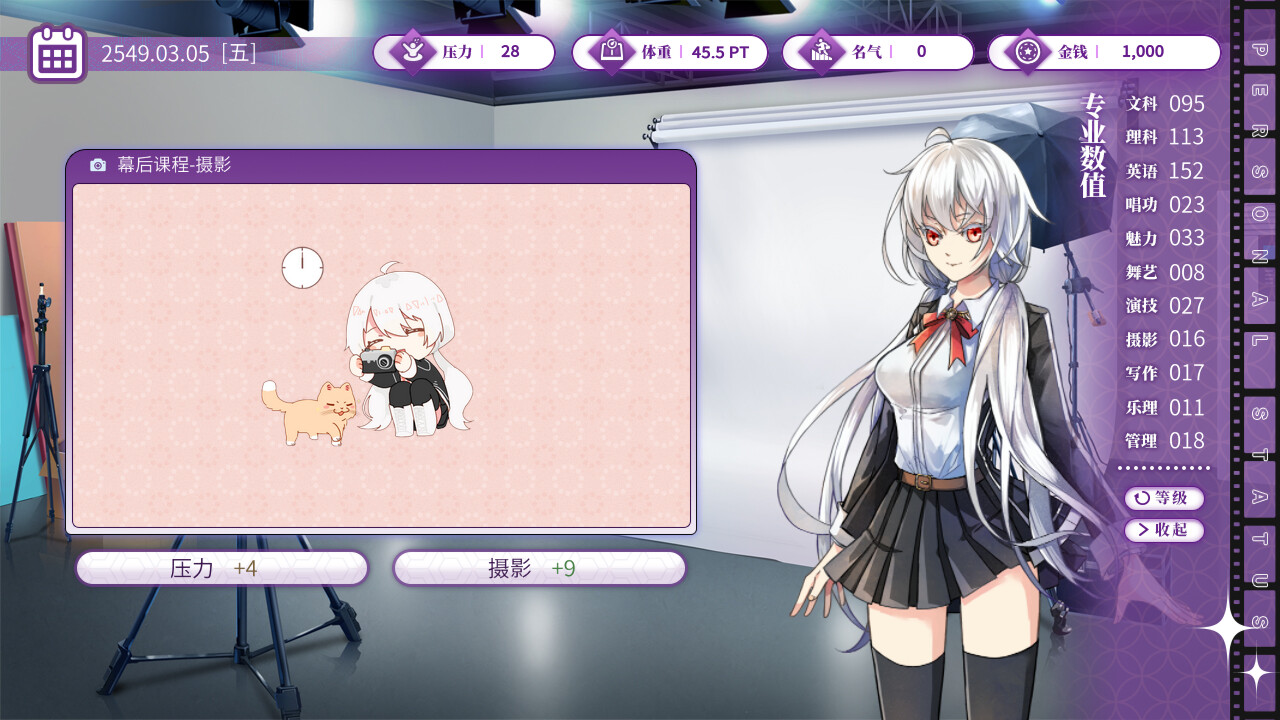This screenshot has width=1280, height=720.
Task: Click the camera icon on the 摄影 popup
Action: (x=96, y=167)
